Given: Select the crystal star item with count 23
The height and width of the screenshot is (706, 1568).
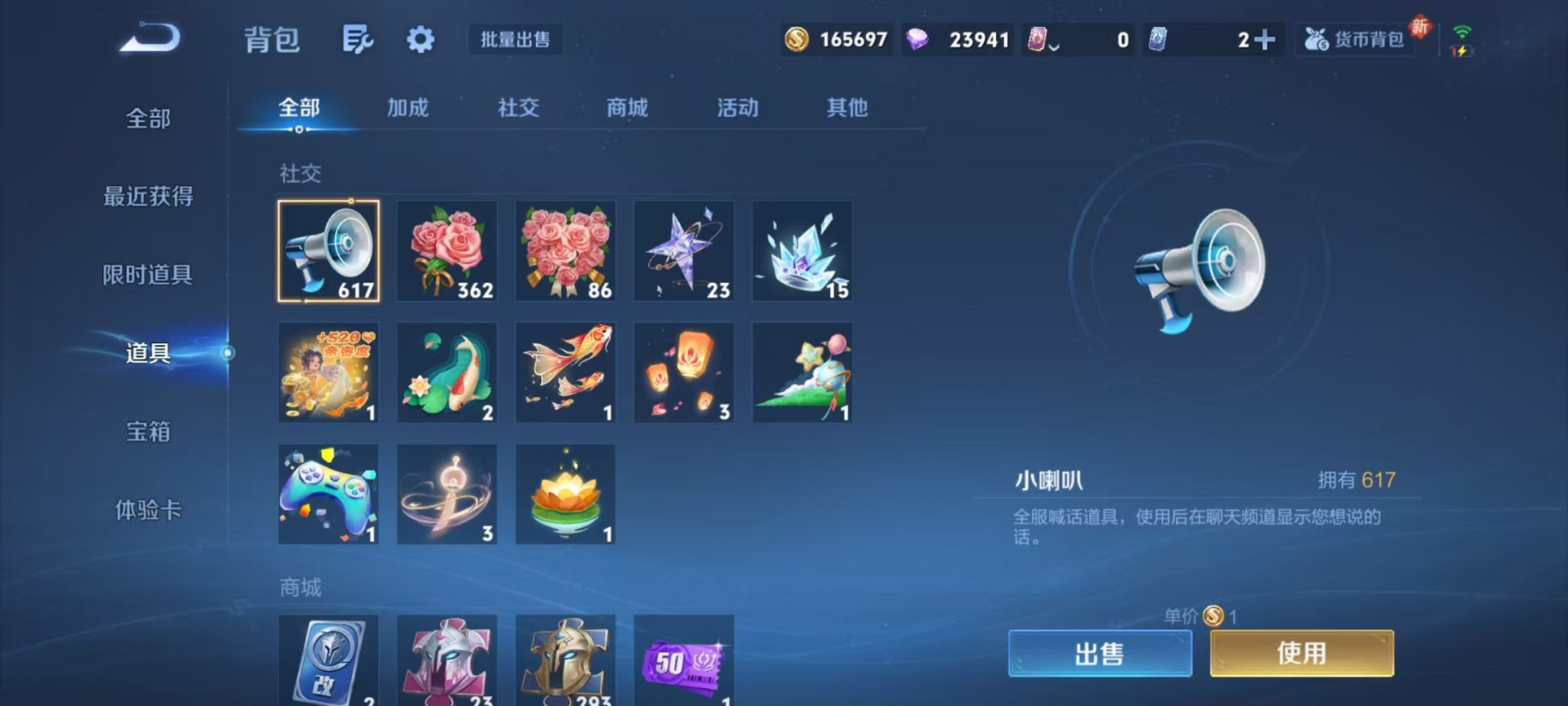Looking at the screenshot, I should click(683, 251).
